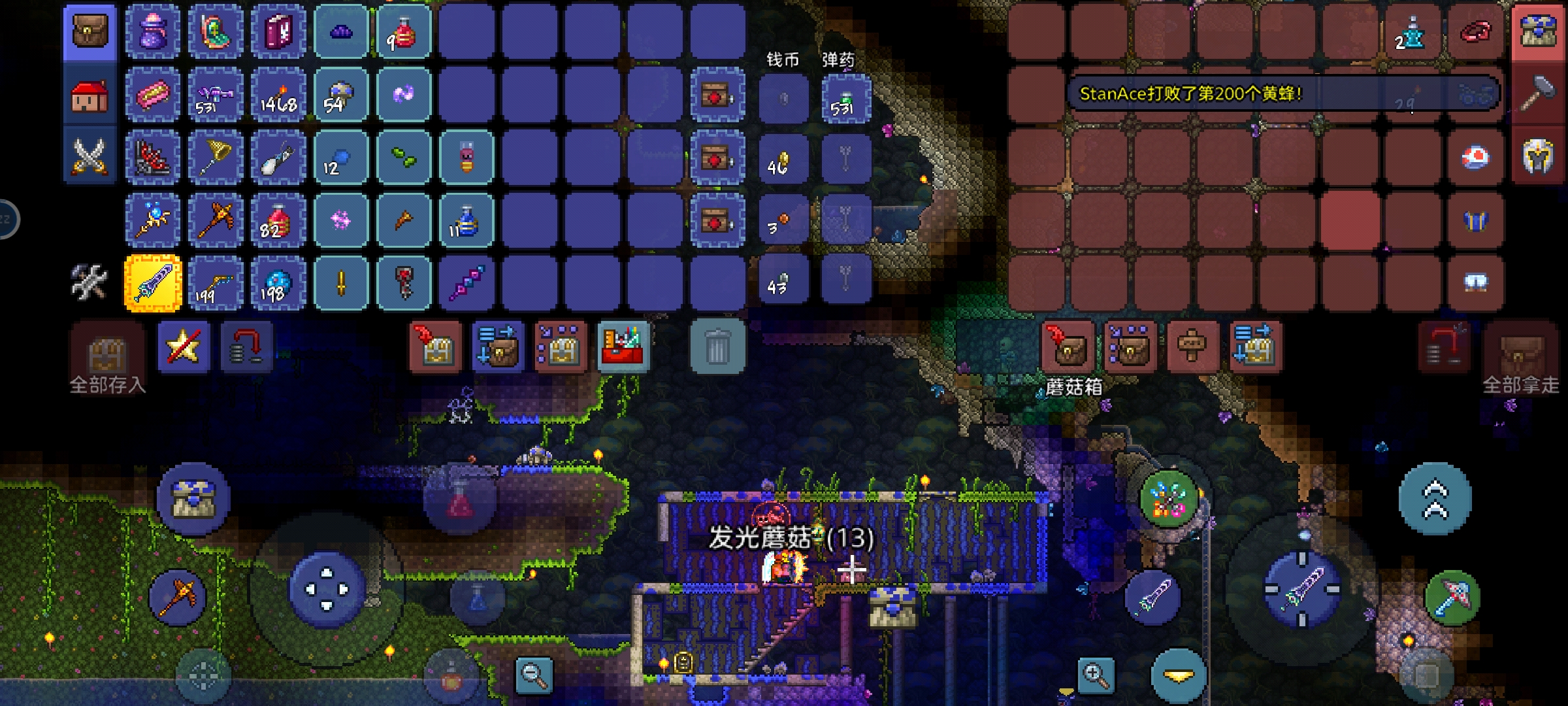Toggle the crossed-out favorite star button
The width and height of the screenshot is (1568, 706).
(184, 346)
